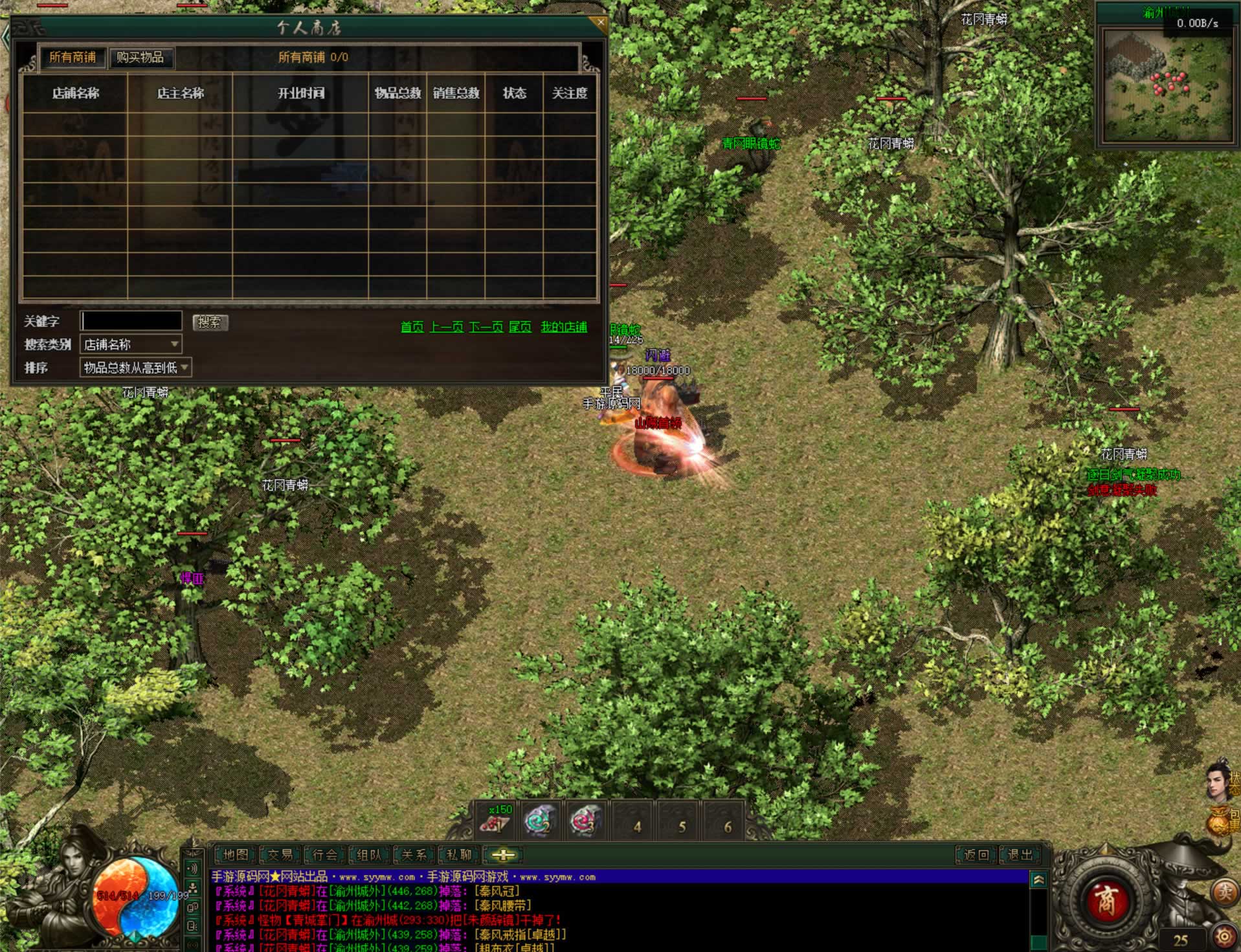Click the 返回 return button

(x=976, y=855)
